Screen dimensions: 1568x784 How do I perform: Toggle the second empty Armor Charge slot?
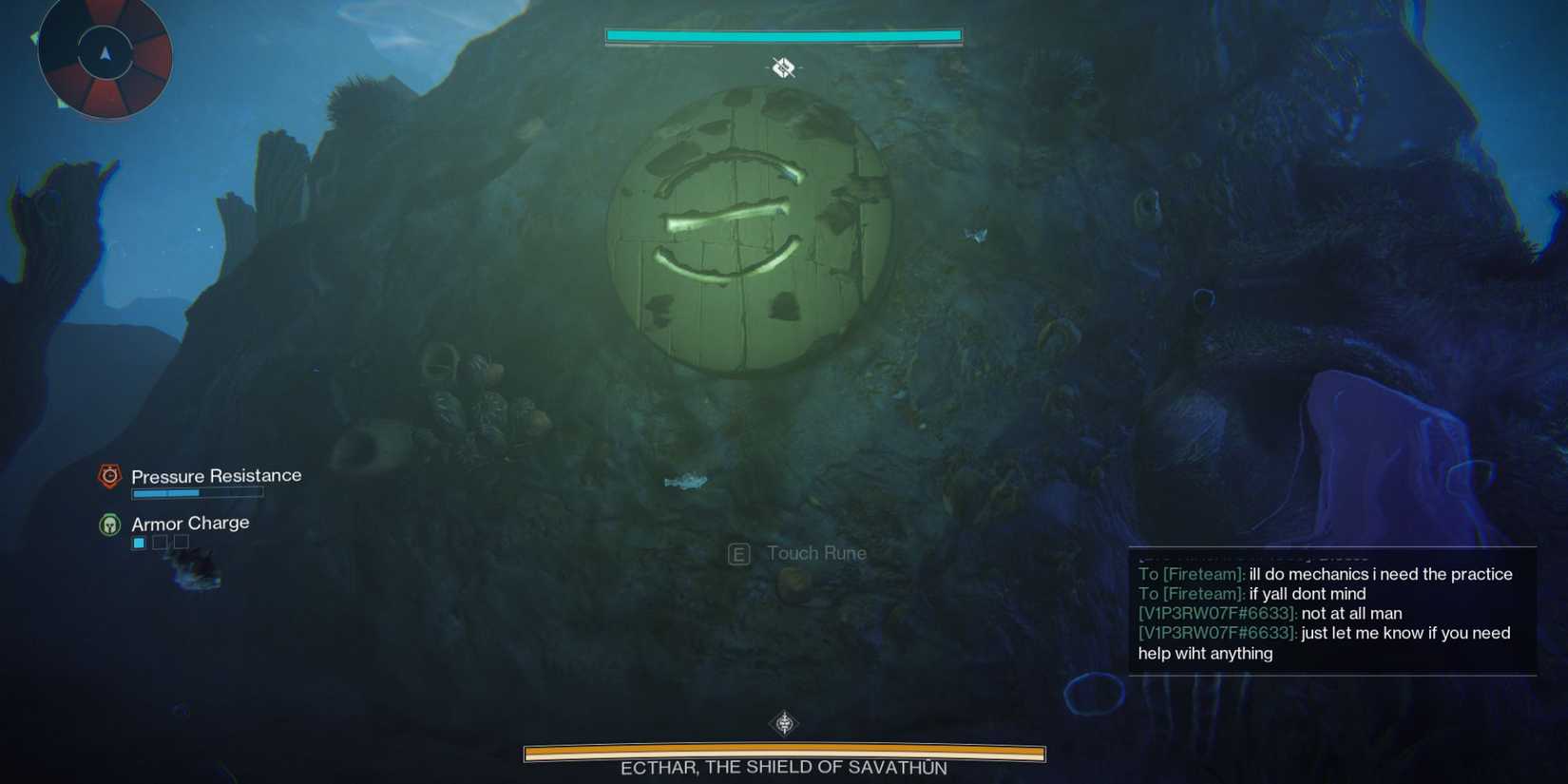[x=159, y=542]
